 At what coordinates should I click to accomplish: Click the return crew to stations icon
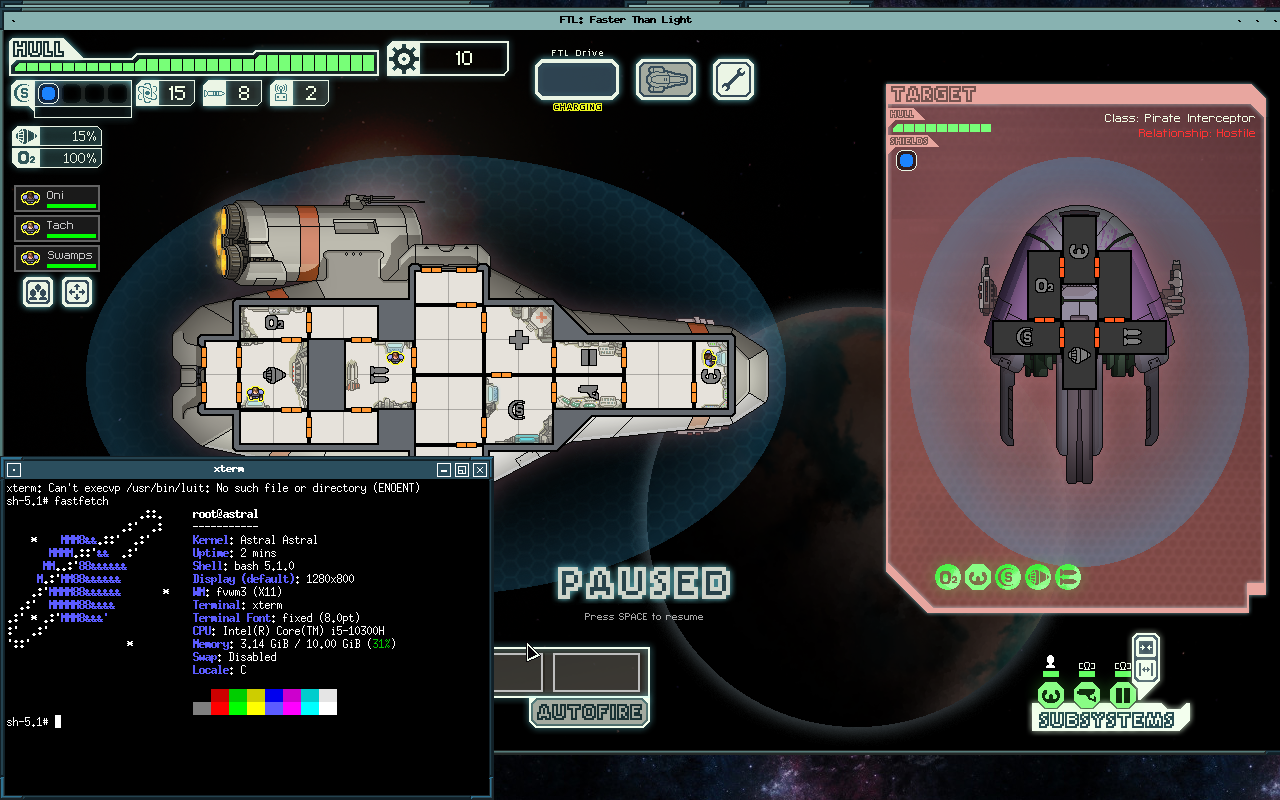(x=77, y=291)
